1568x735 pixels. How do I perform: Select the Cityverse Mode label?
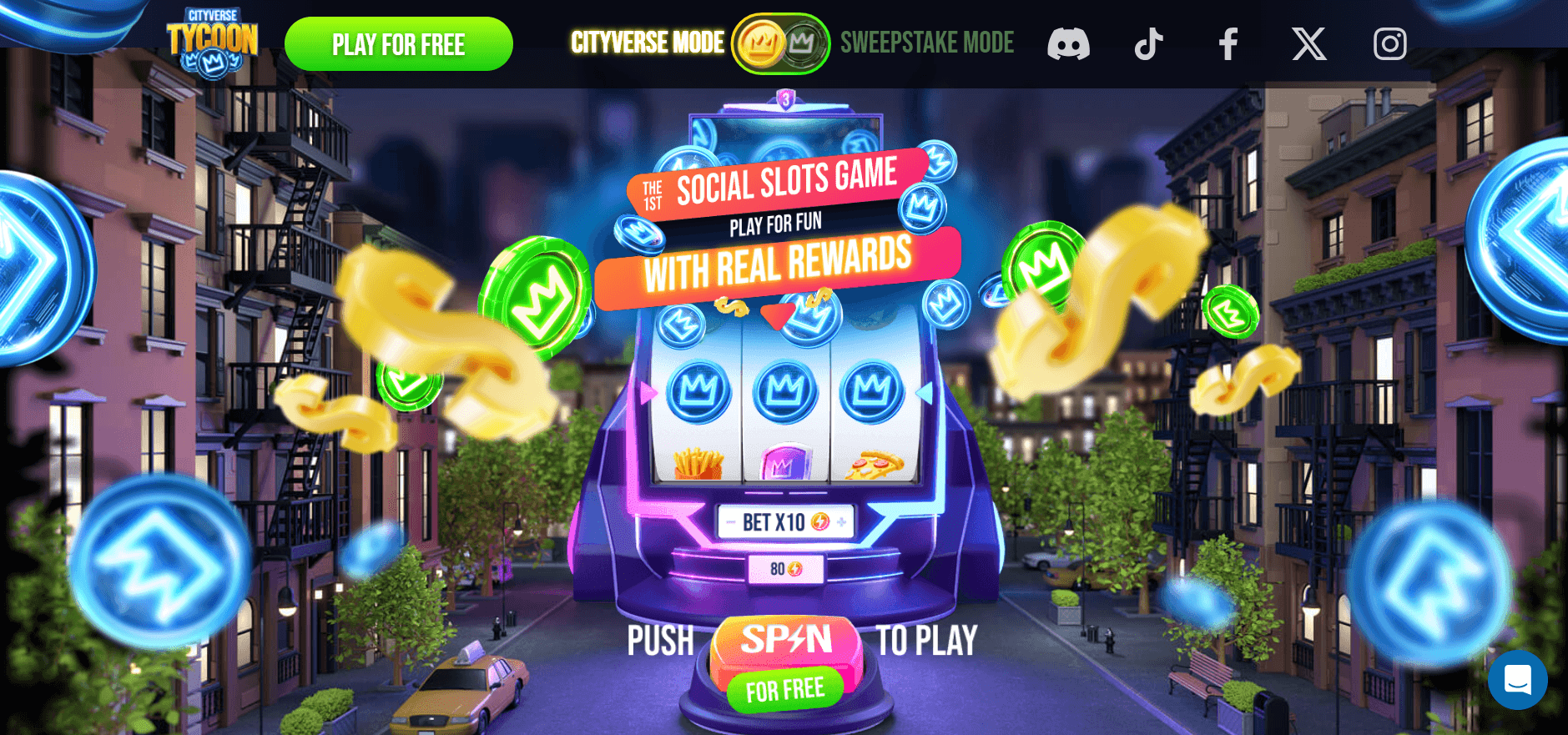pos(647,43)
